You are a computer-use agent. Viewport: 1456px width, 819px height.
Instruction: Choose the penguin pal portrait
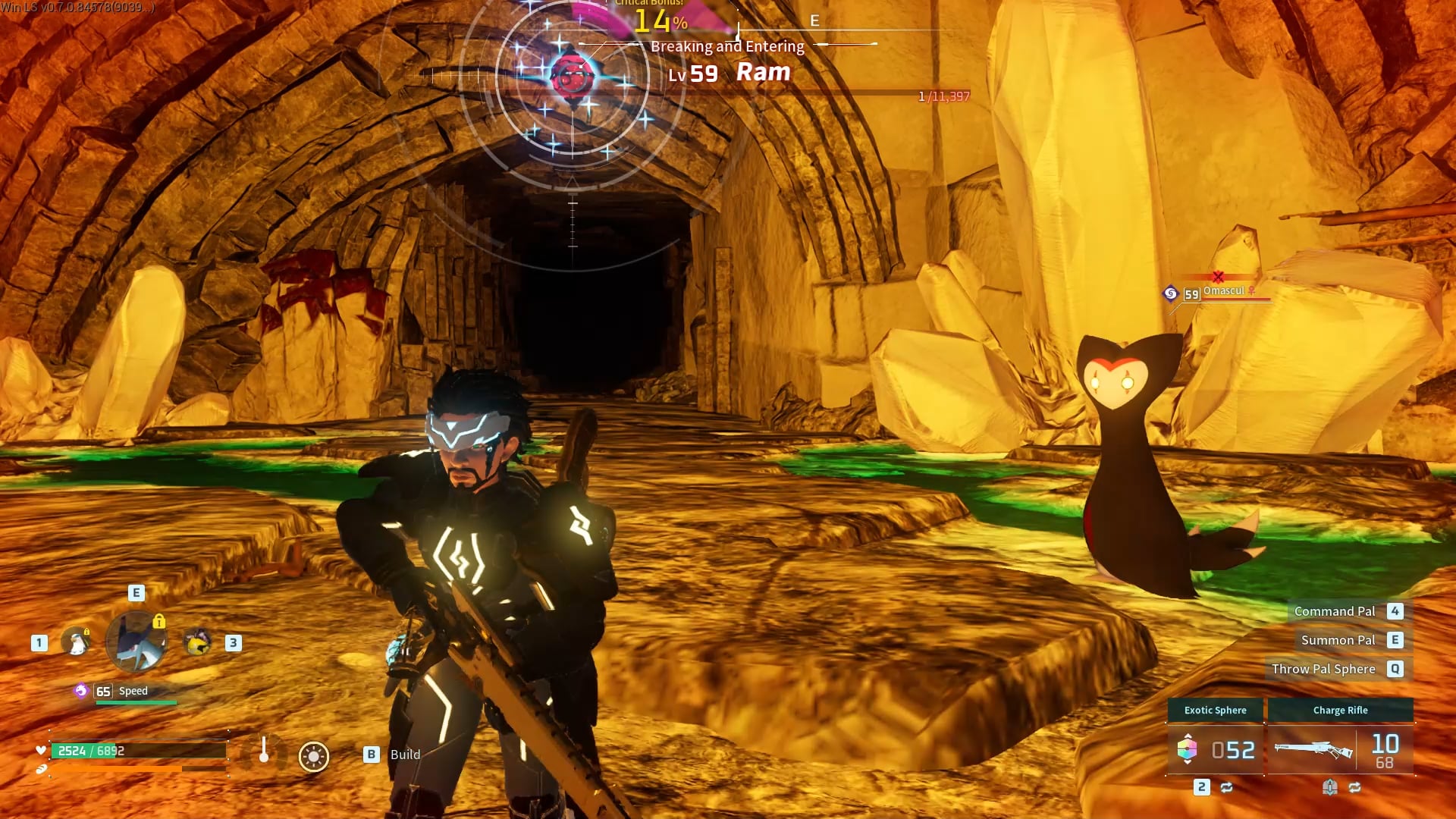76,642
